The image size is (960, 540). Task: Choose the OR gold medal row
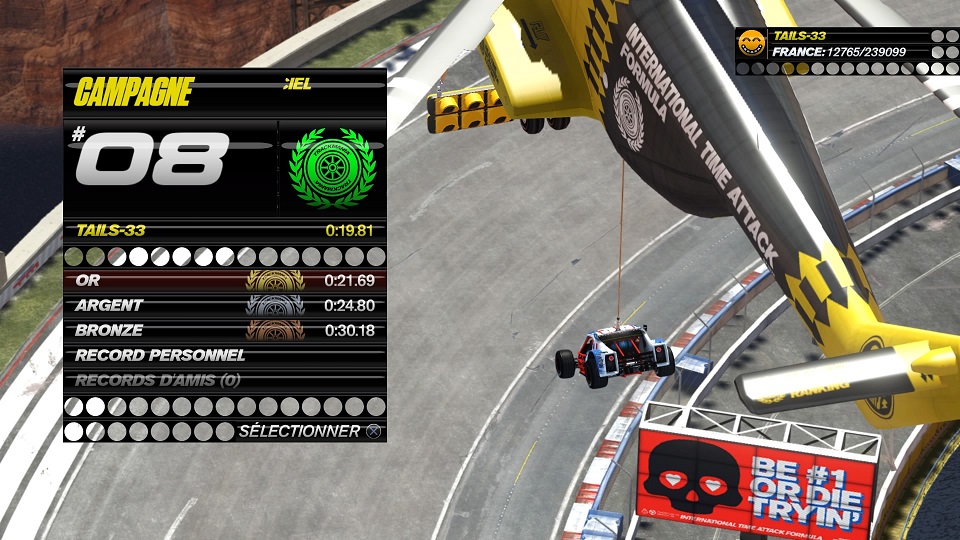click(224, 280)
